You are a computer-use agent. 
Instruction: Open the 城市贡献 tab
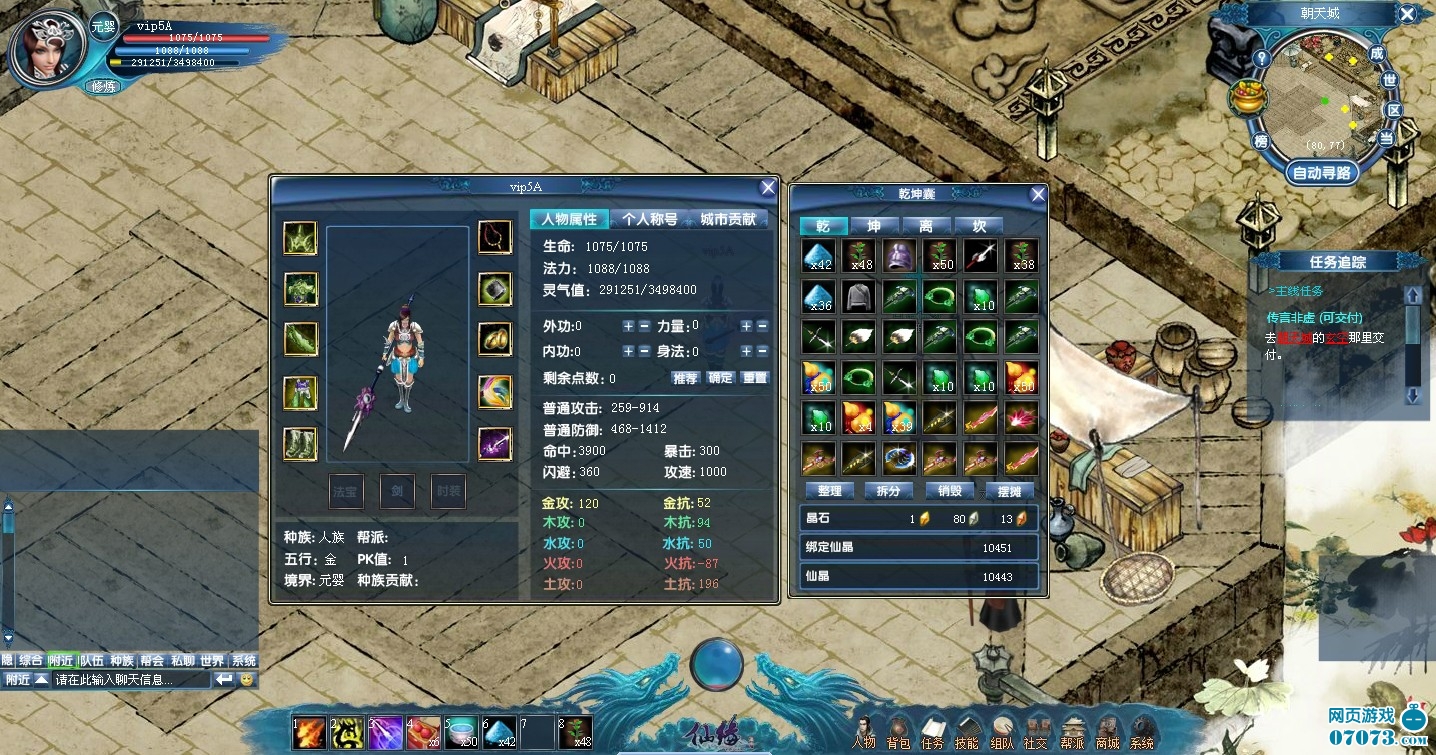pyautogui.click(x=727, y=220)
